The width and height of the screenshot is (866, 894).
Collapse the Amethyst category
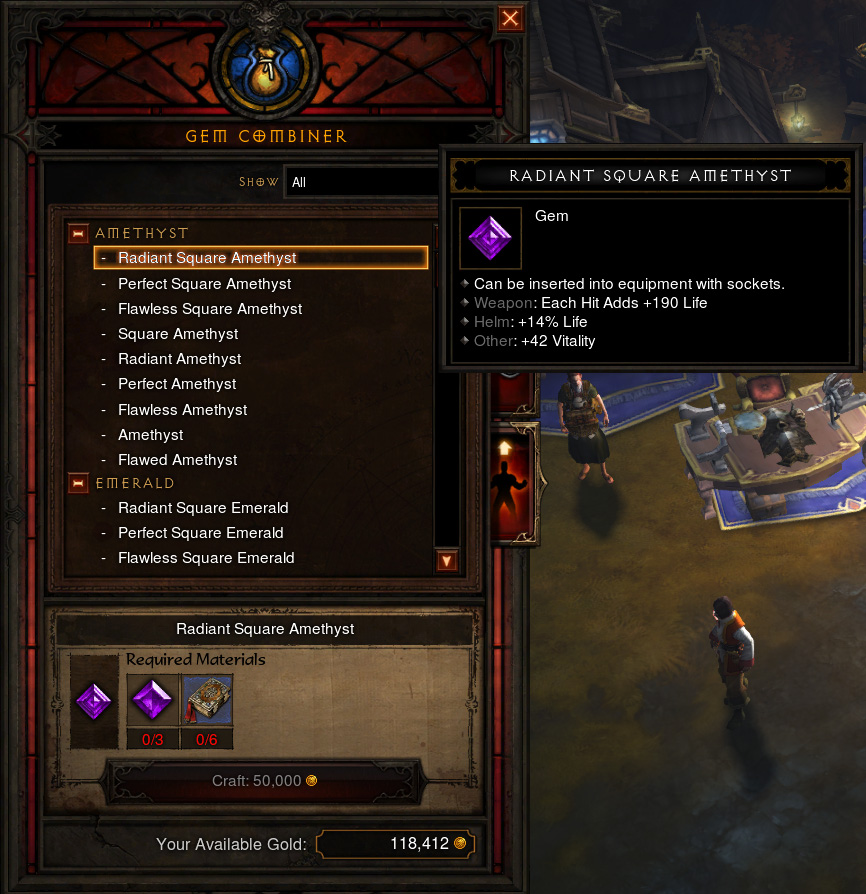(x=78, y=234)
